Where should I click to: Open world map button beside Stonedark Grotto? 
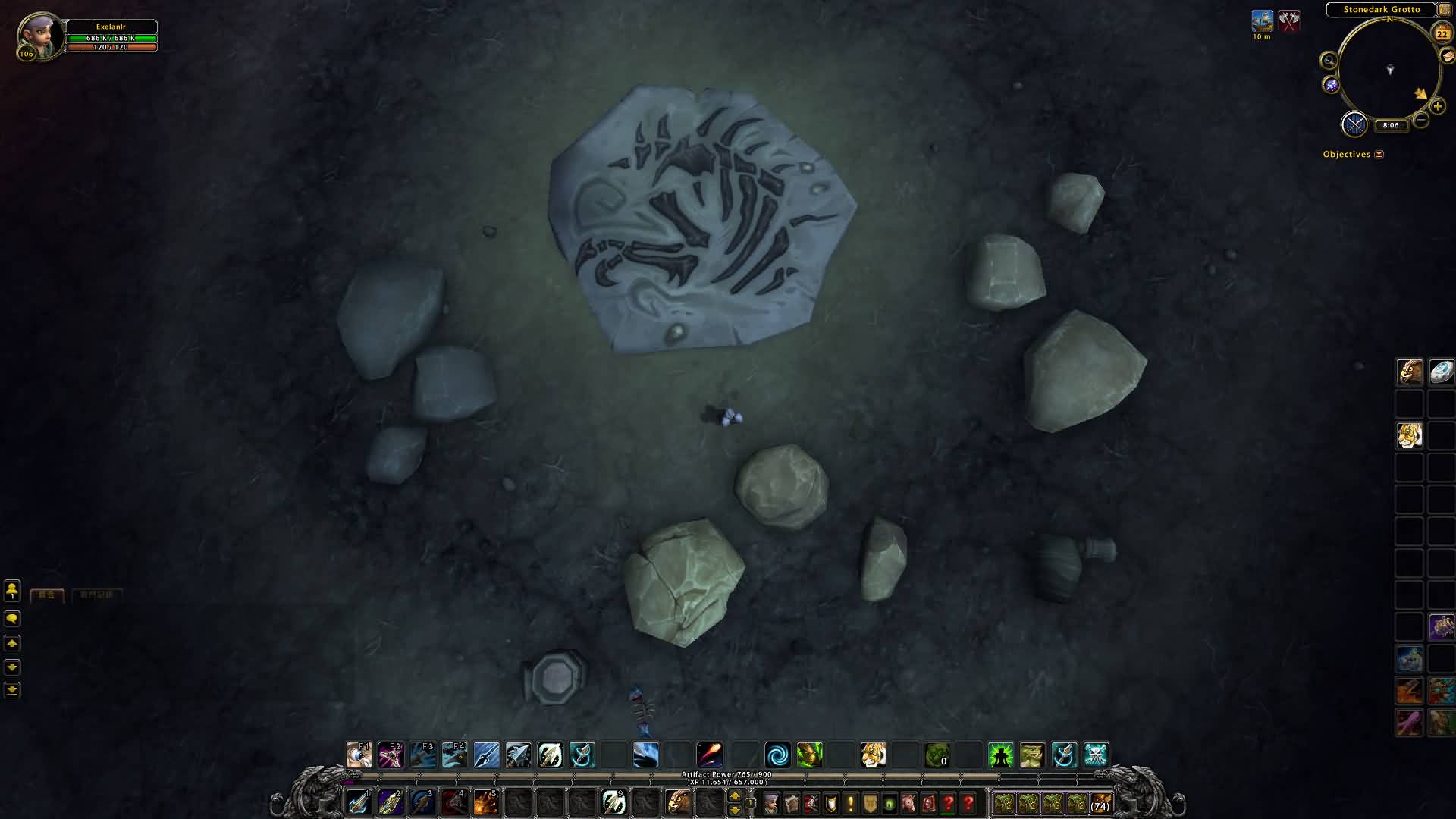(1445, 10)
